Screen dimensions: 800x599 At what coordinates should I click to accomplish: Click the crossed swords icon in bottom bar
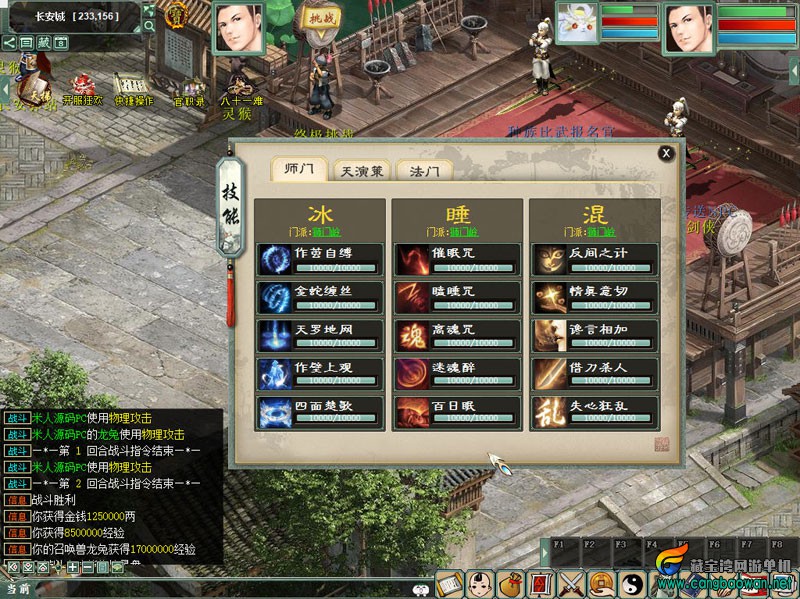pyautogui.click(x=571, y=583)
